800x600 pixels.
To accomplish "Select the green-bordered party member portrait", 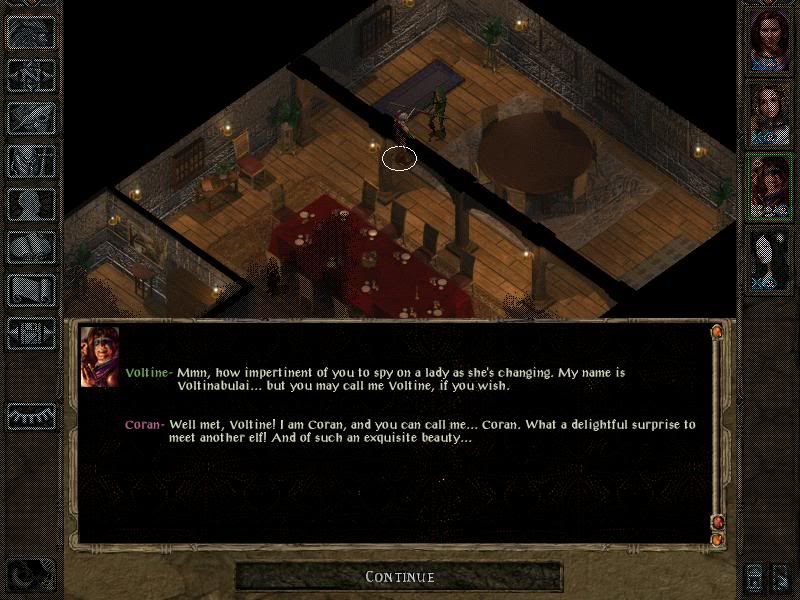I will coord(770,185).
